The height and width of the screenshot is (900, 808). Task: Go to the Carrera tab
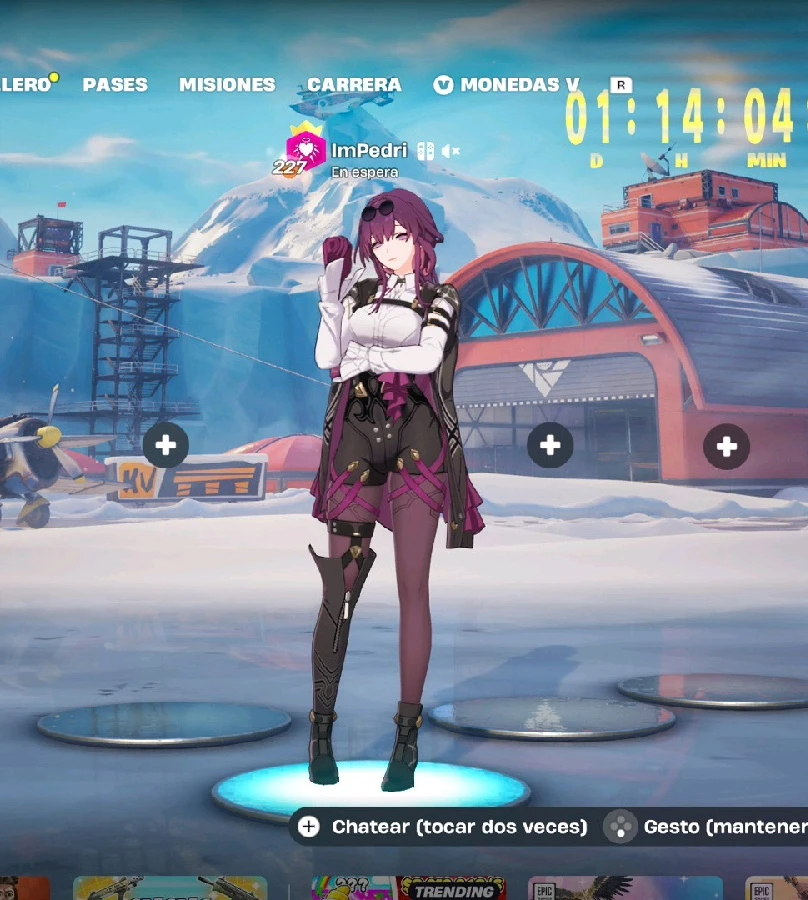[354, 85]
